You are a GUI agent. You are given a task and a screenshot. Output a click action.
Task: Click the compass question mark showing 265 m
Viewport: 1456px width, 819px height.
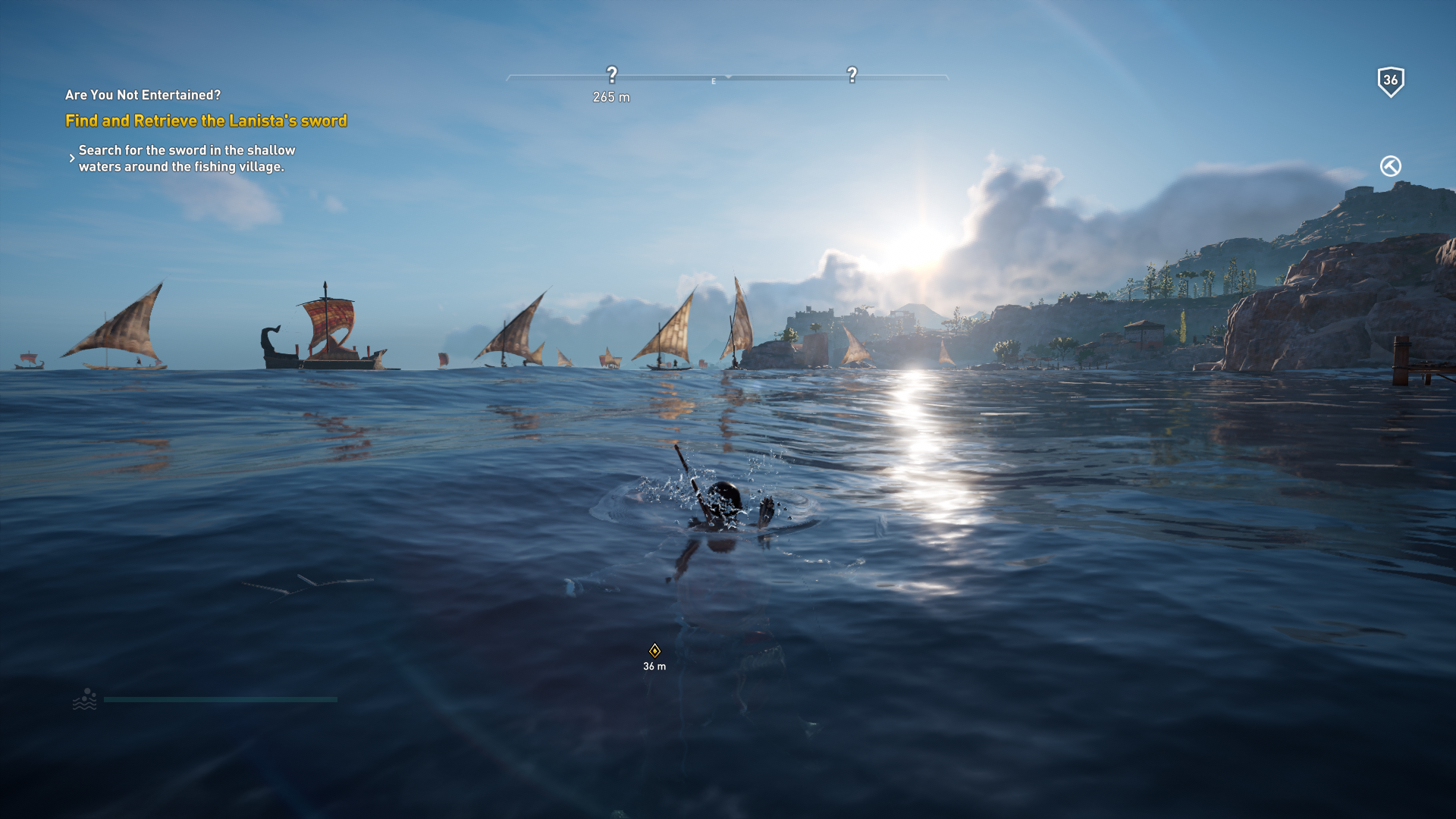click(612, 75)
